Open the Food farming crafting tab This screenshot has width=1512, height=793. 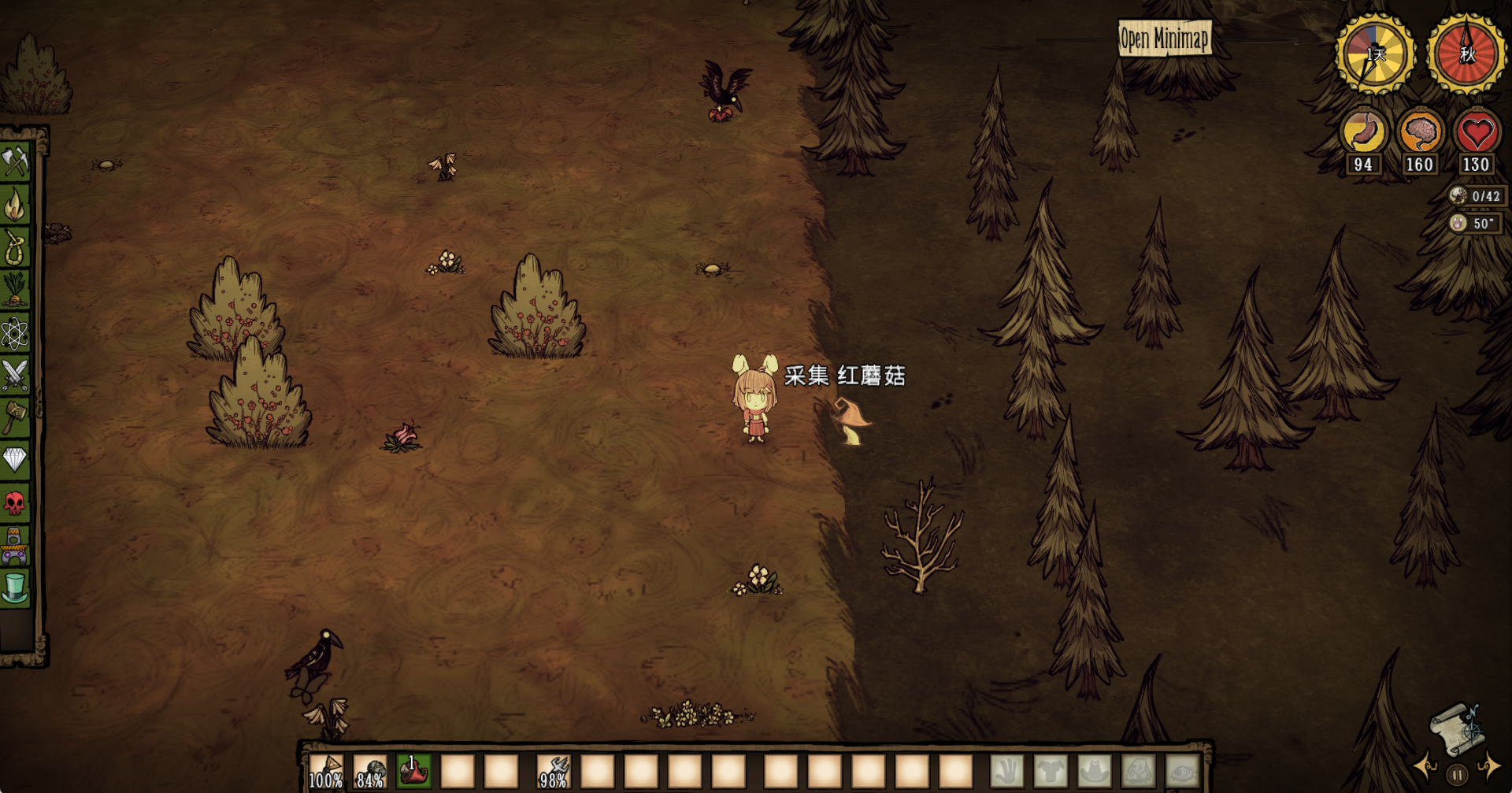tap(15, 290)
